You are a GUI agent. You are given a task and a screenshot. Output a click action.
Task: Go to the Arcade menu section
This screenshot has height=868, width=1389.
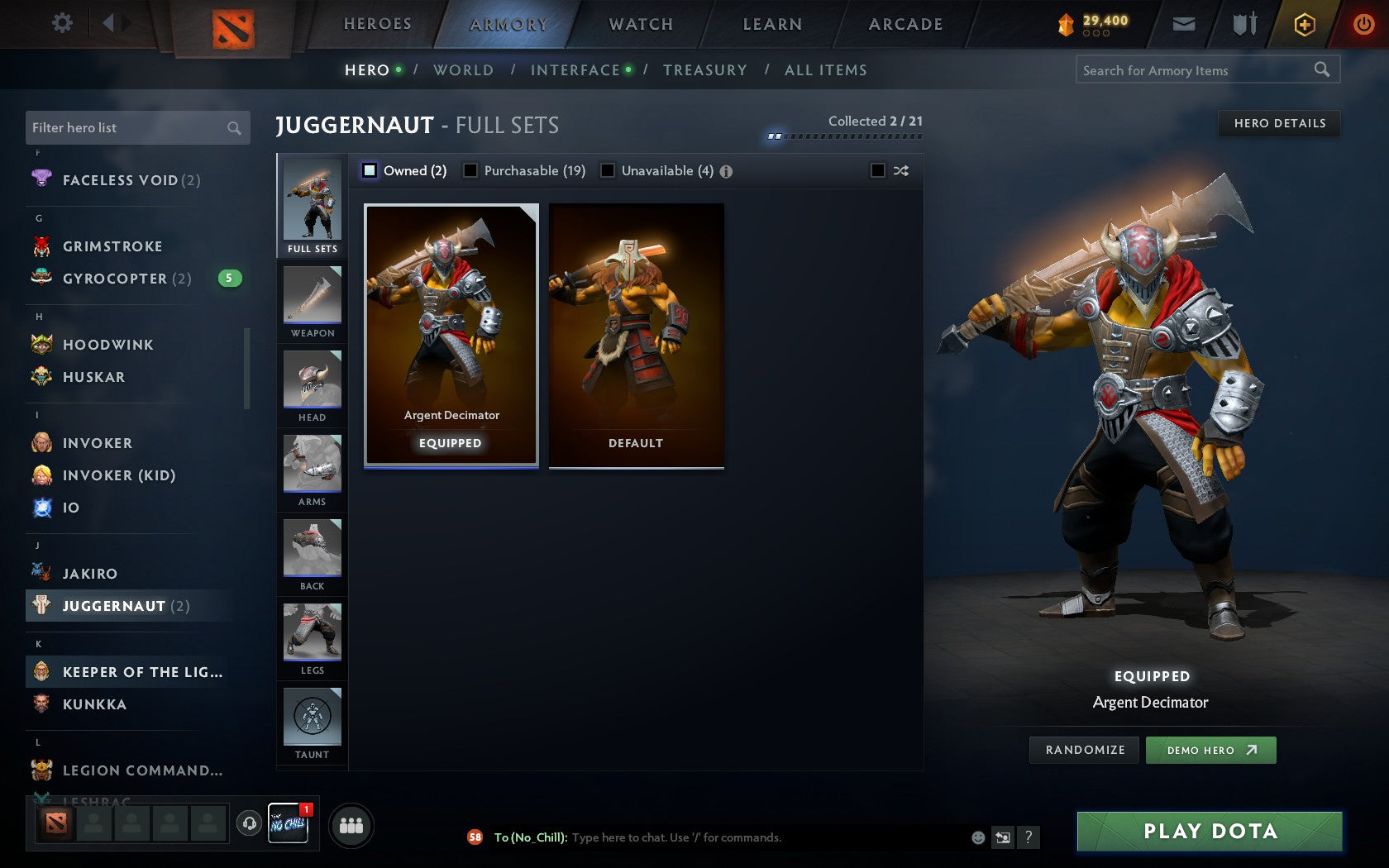click(x=904, y=24)
